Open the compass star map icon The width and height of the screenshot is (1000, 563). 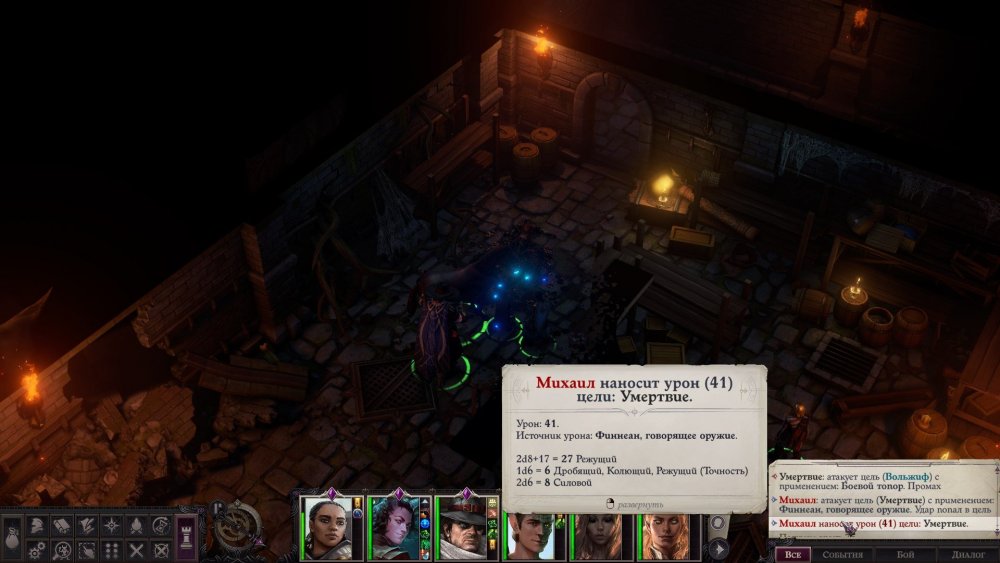point(111,525)
